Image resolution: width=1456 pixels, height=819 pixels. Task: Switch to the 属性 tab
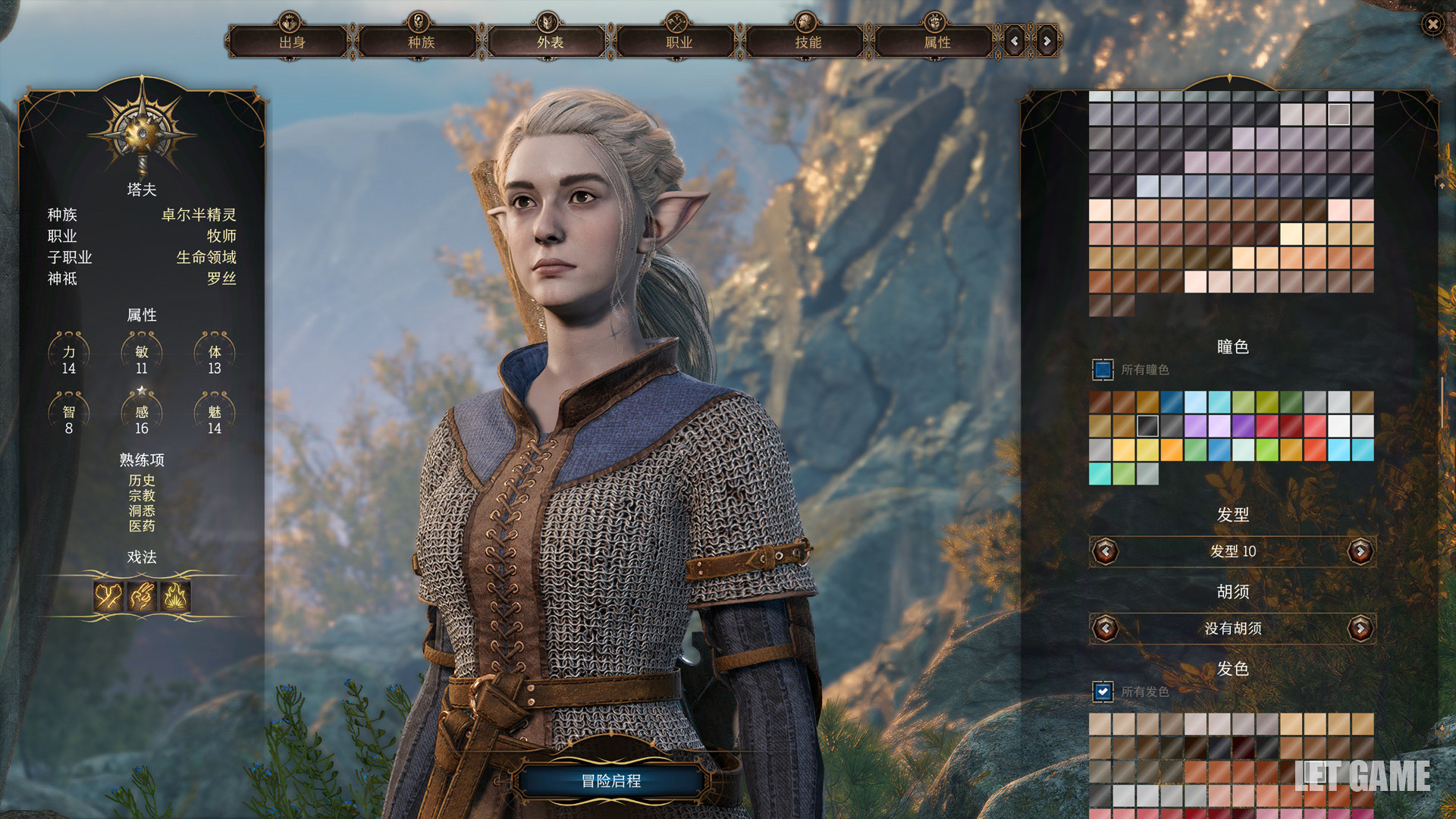936,42
